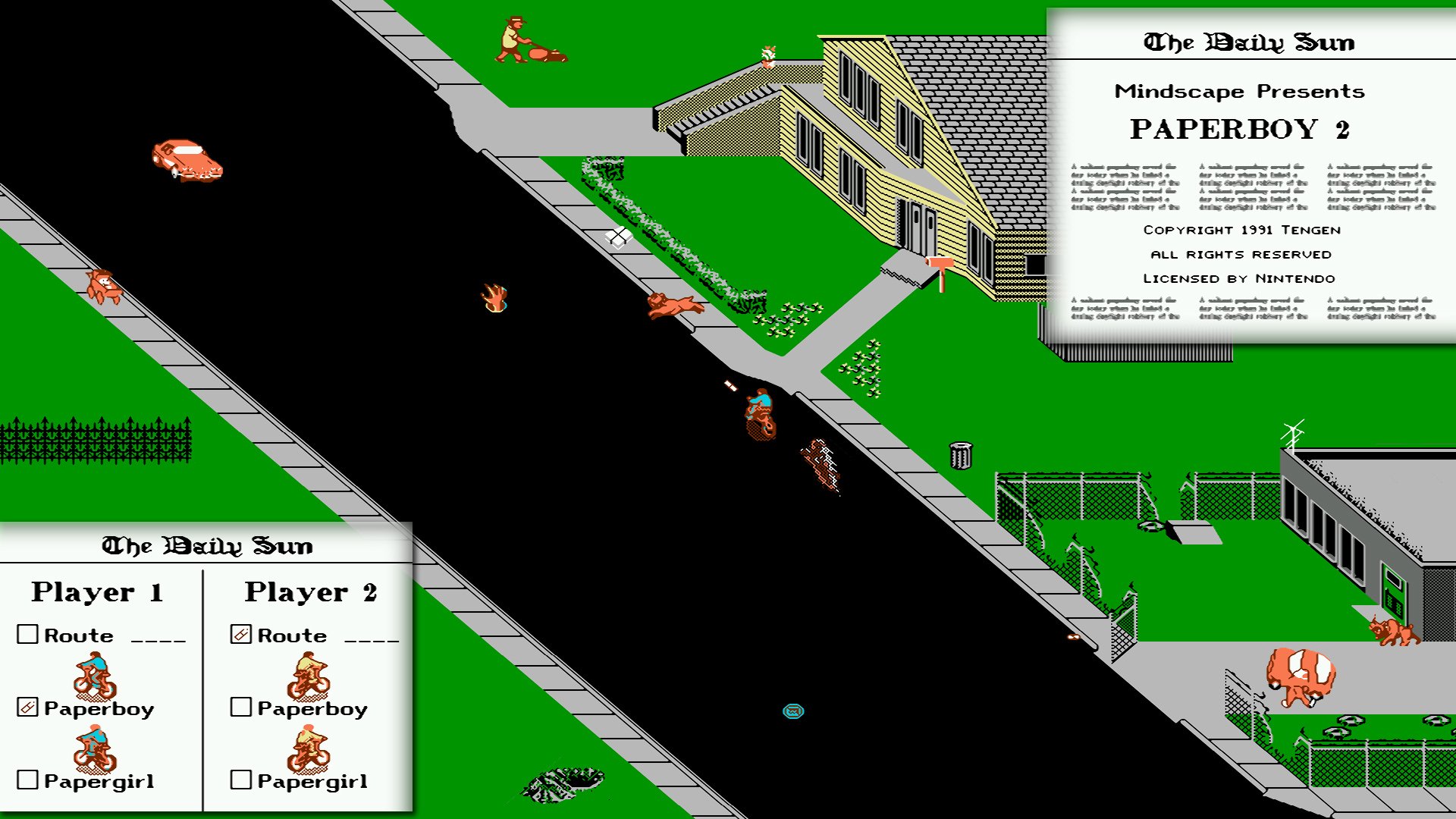
Task: Select the Player 1 Paperboy sprite
Action: pyautogui.click(x=94, y=677)
